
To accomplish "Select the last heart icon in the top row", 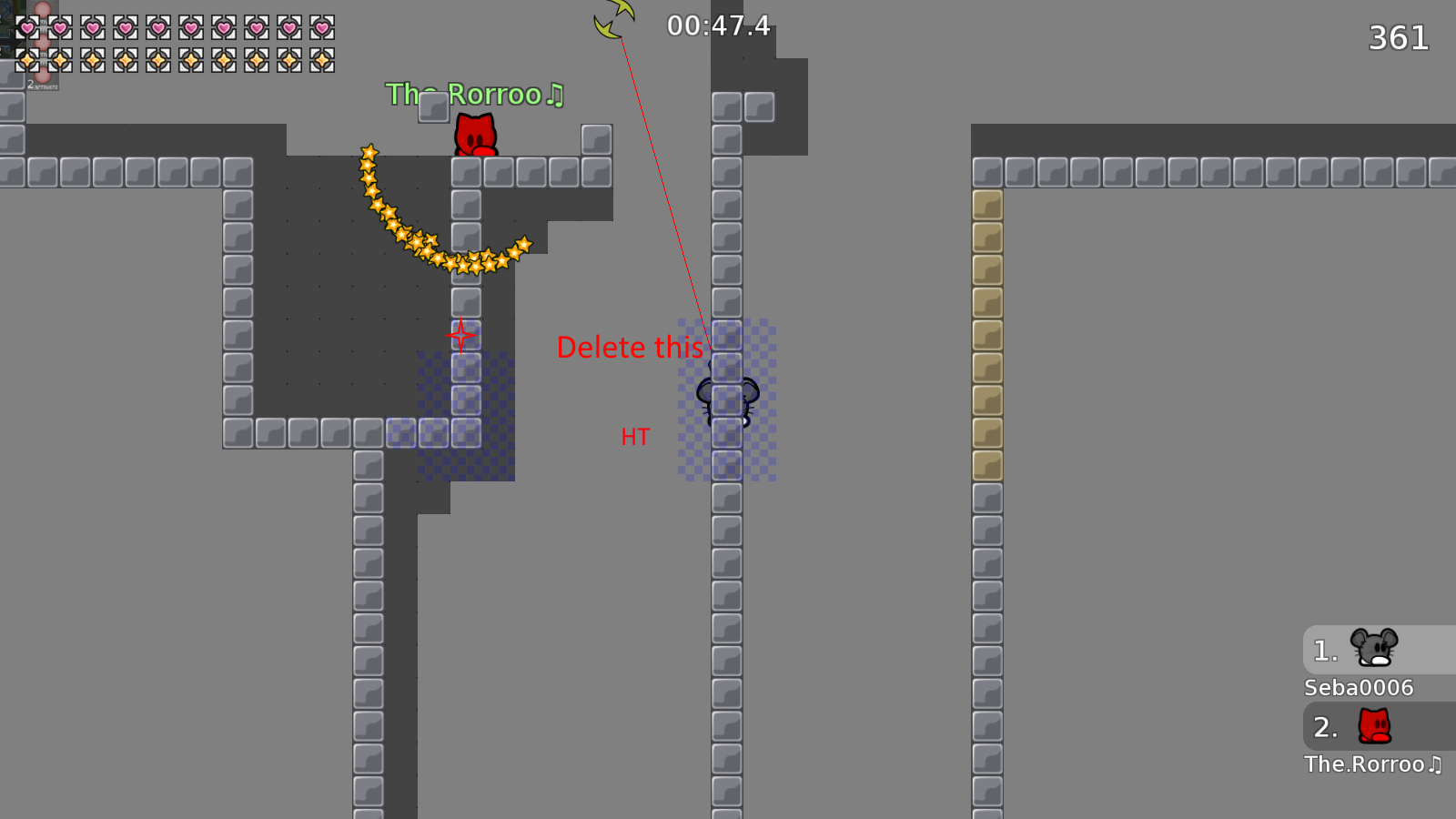I will click(x=322, y=26).
